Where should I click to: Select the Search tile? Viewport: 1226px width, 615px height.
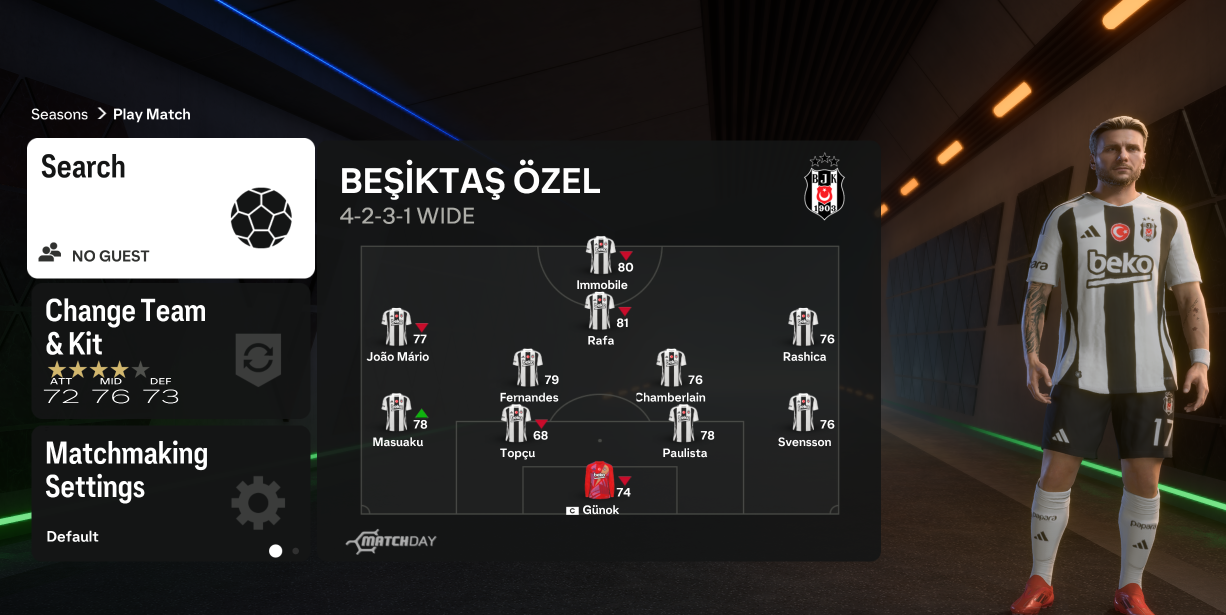click(171, 208)
